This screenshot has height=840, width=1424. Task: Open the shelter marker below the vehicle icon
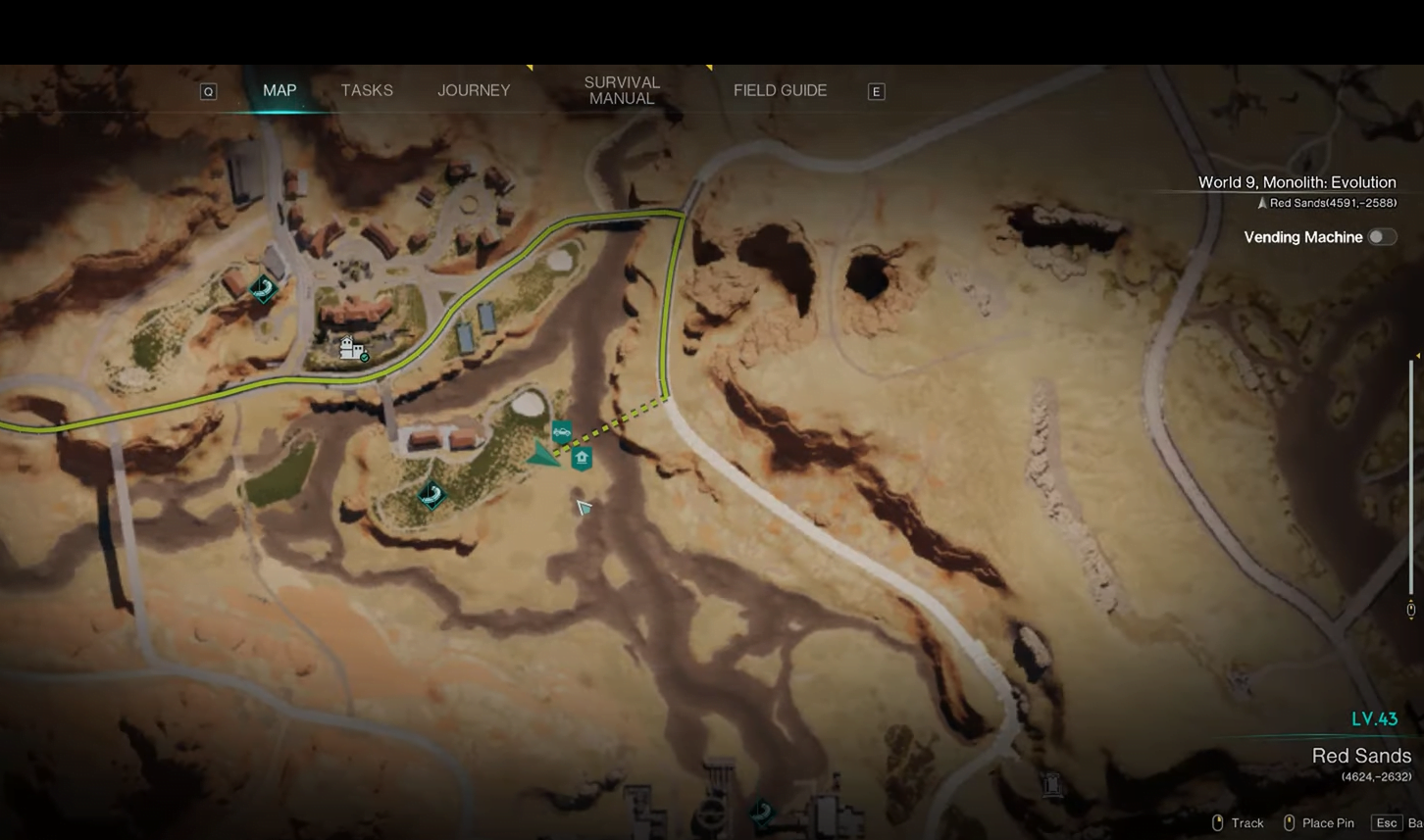click(580, 457)
